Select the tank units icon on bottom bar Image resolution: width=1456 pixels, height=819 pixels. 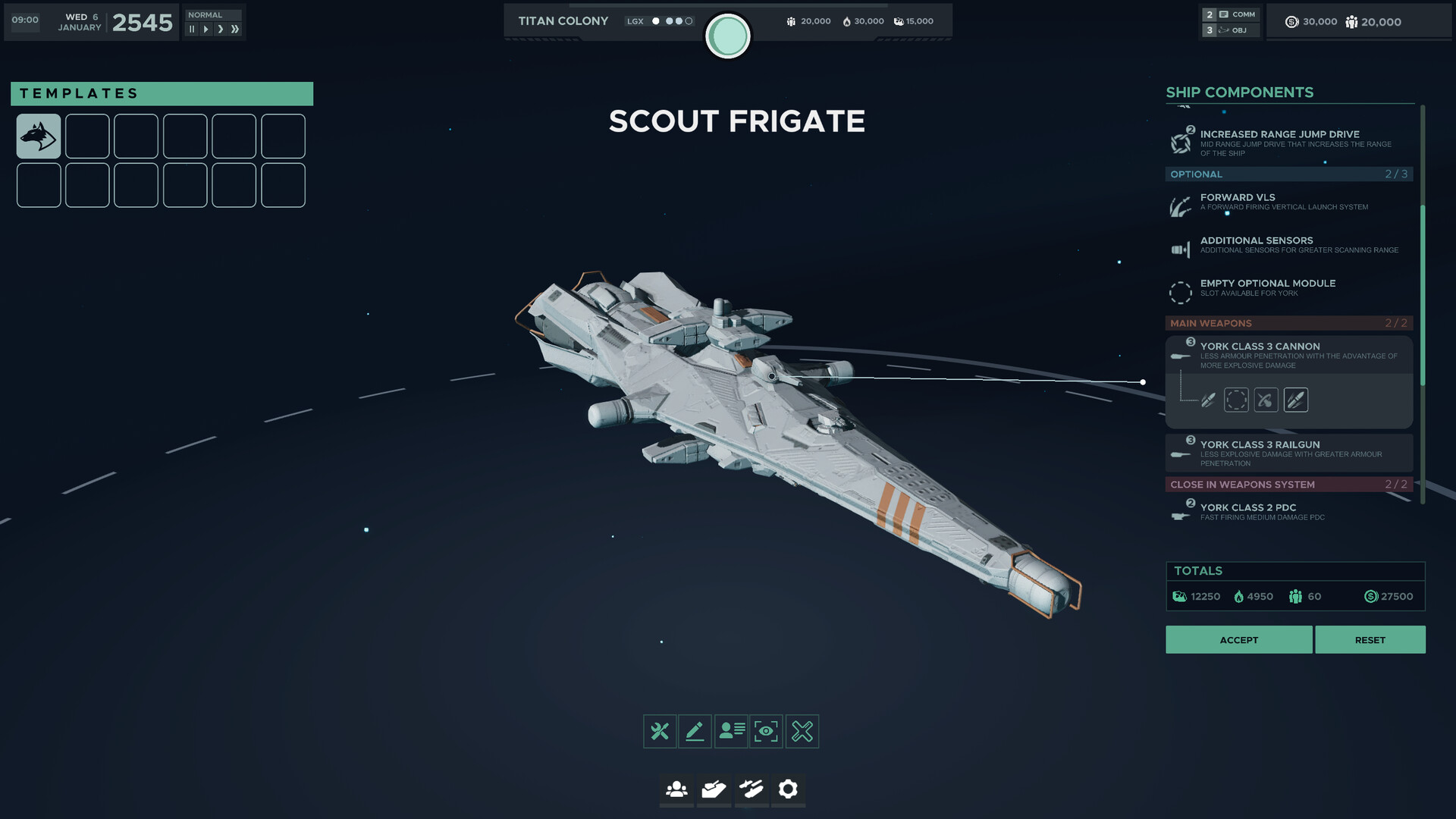tap(714, 790)
